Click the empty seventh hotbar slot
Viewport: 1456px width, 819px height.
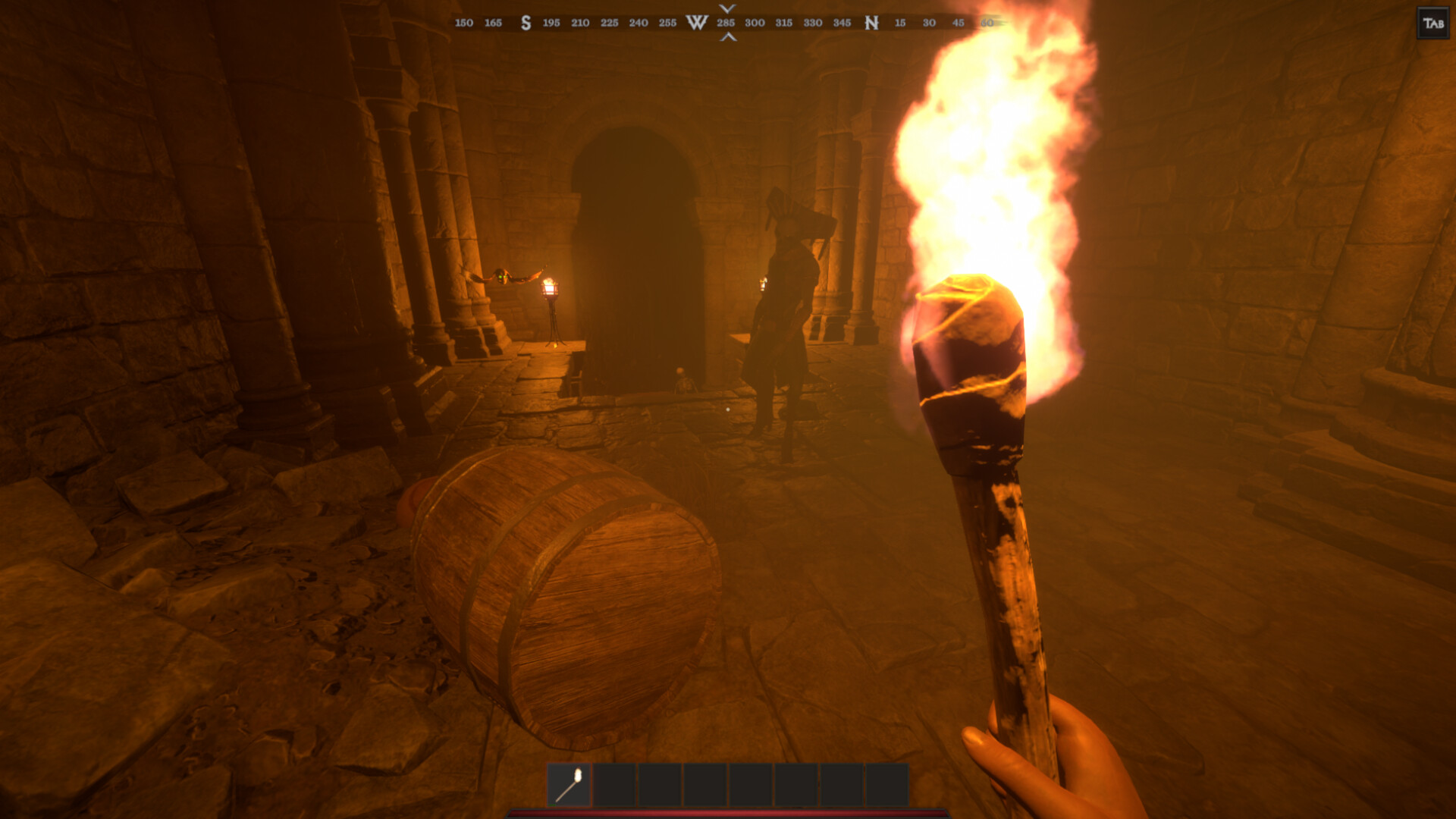pos(843,783)
